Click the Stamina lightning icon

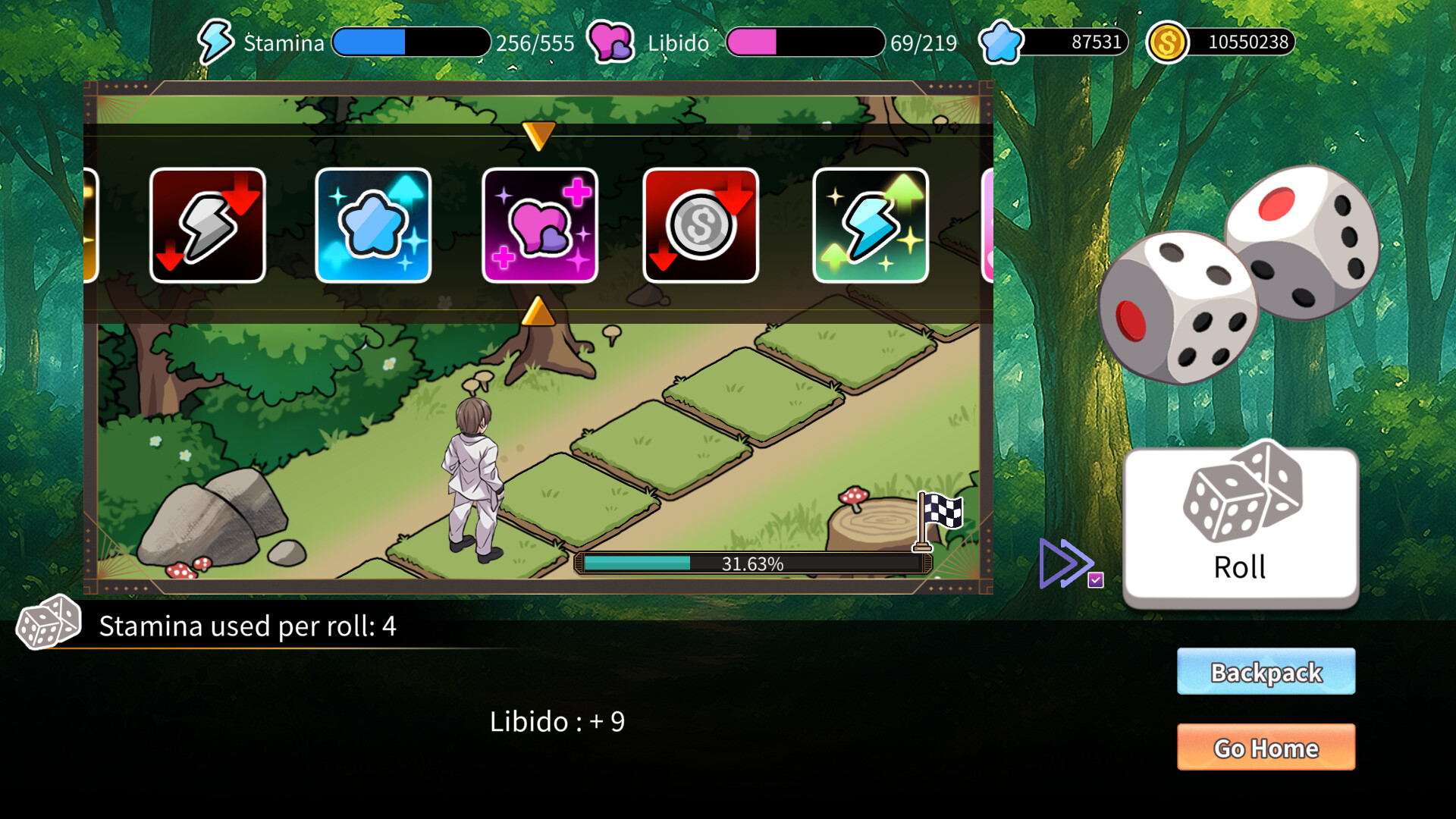point(216,42)
